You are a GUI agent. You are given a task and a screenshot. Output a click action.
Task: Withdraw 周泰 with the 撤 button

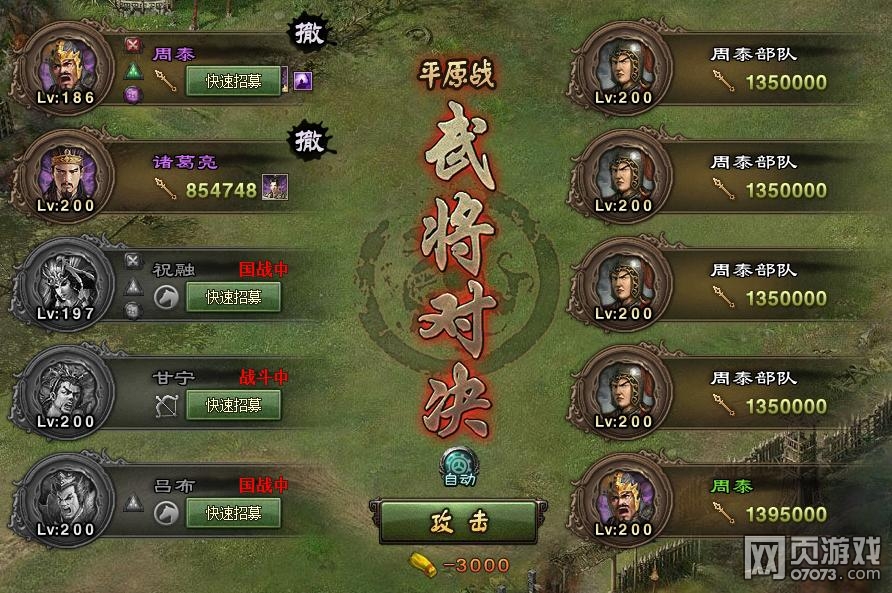(x=310, y=33)
